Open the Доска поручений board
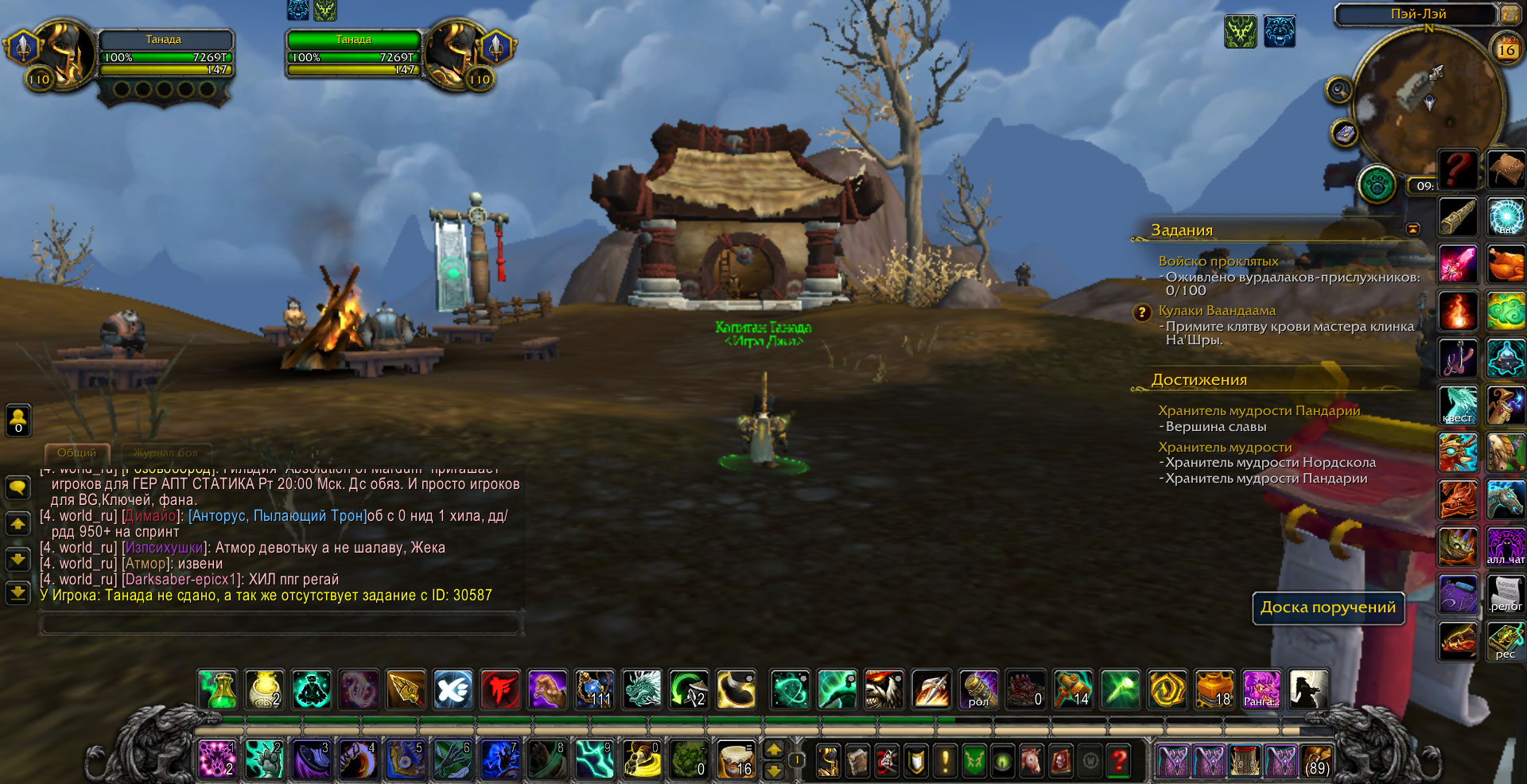 1328,607
